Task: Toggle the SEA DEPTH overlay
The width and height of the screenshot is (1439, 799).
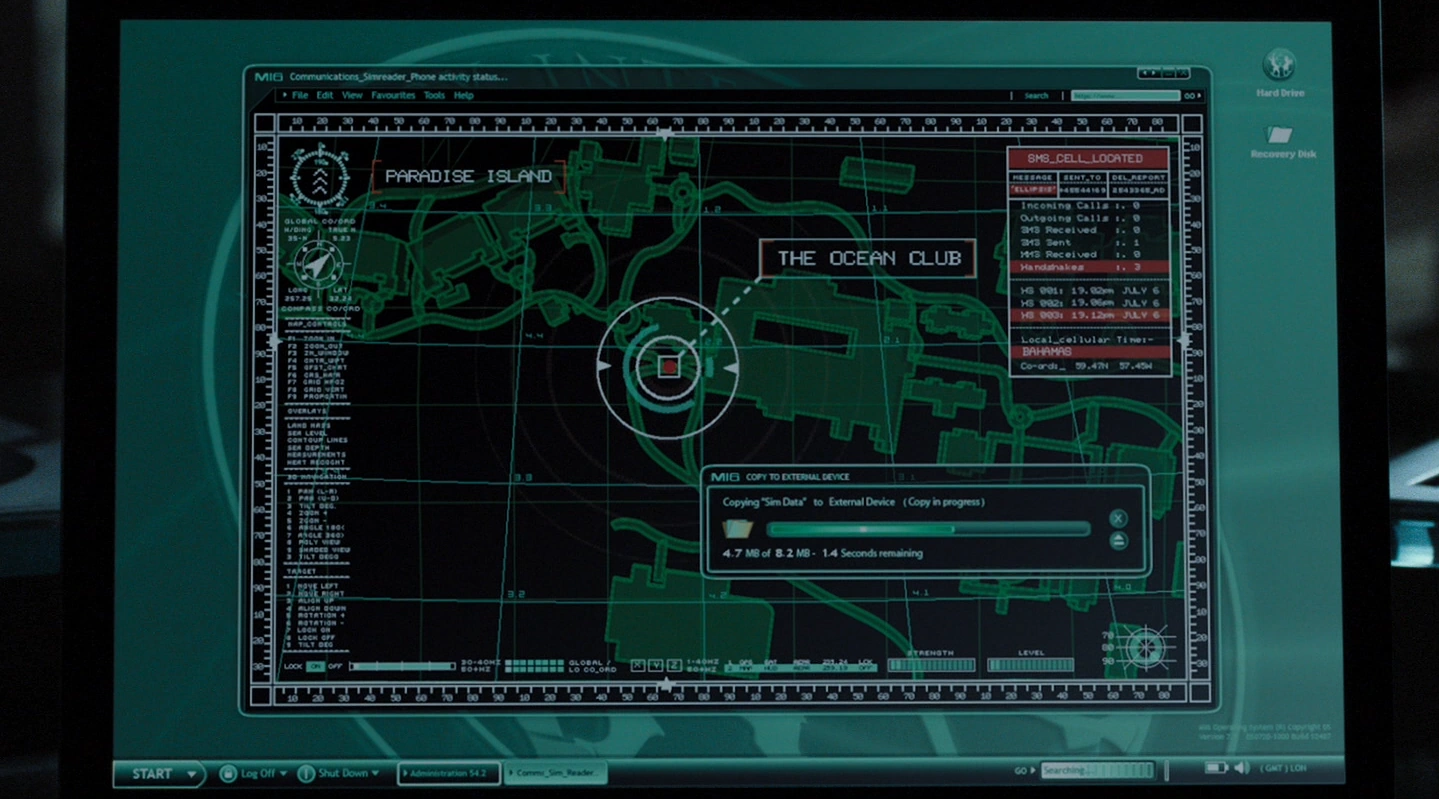Action: point(306,448)
